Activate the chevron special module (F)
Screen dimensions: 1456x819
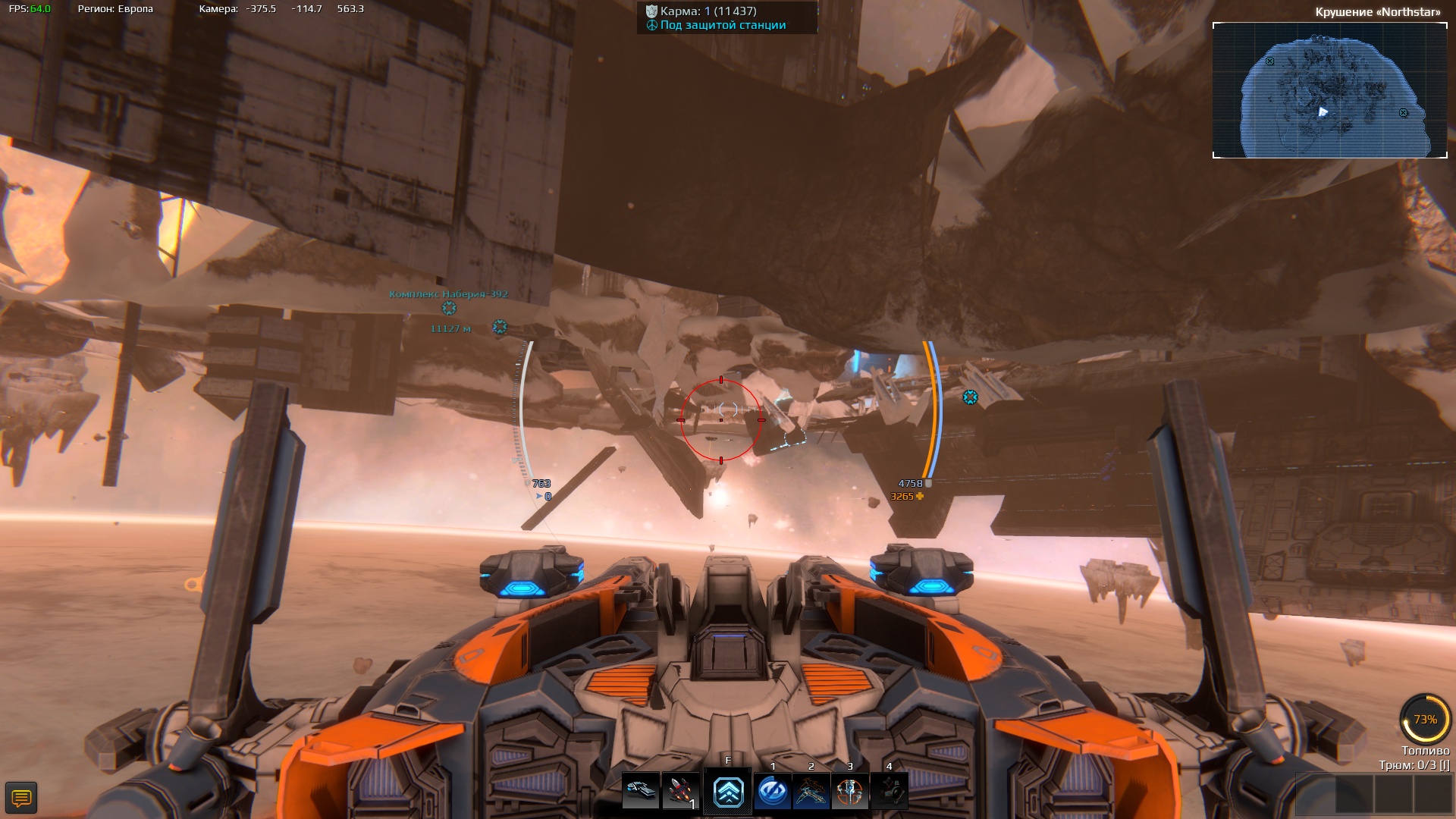(727, 792)
